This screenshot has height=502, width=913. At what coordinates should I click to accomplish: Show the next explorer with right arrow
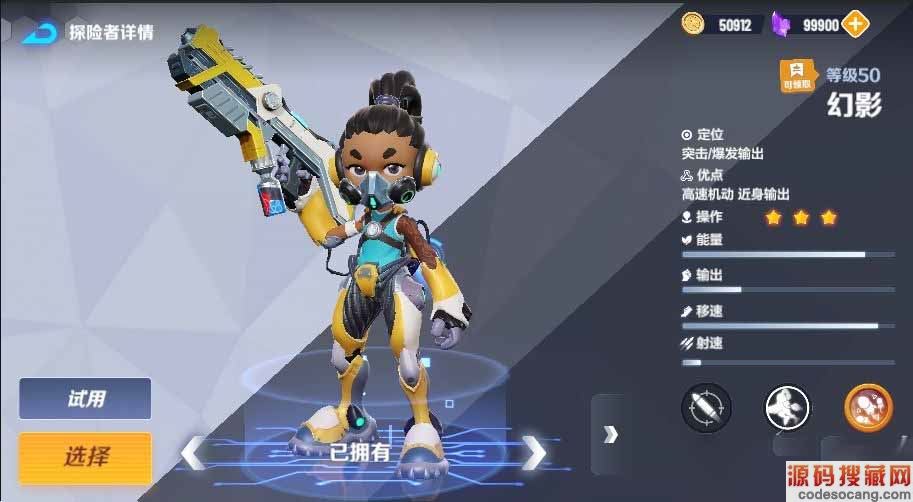[x=535, y=451]
